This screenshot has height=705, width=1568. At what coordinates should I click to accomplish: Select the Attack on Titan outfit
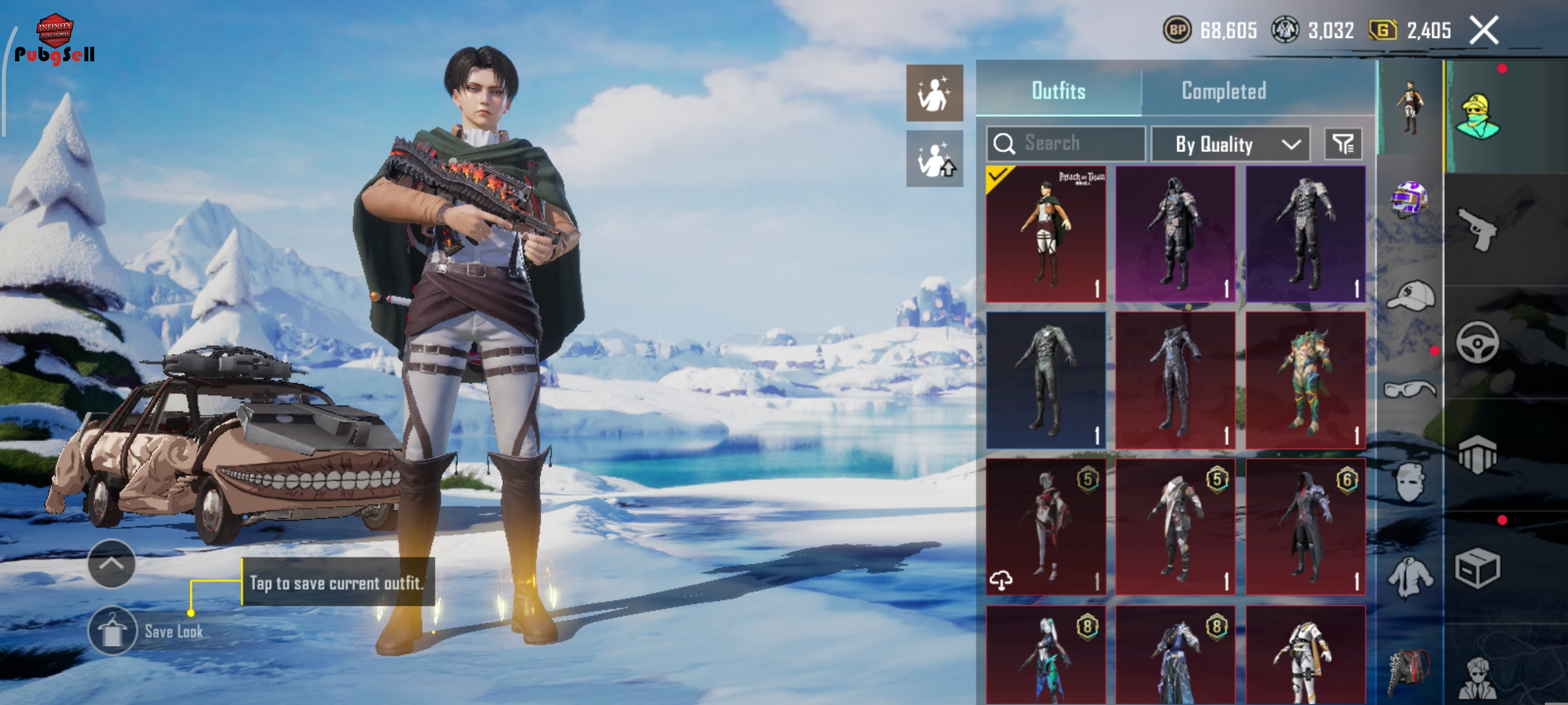coord(1046,234)
